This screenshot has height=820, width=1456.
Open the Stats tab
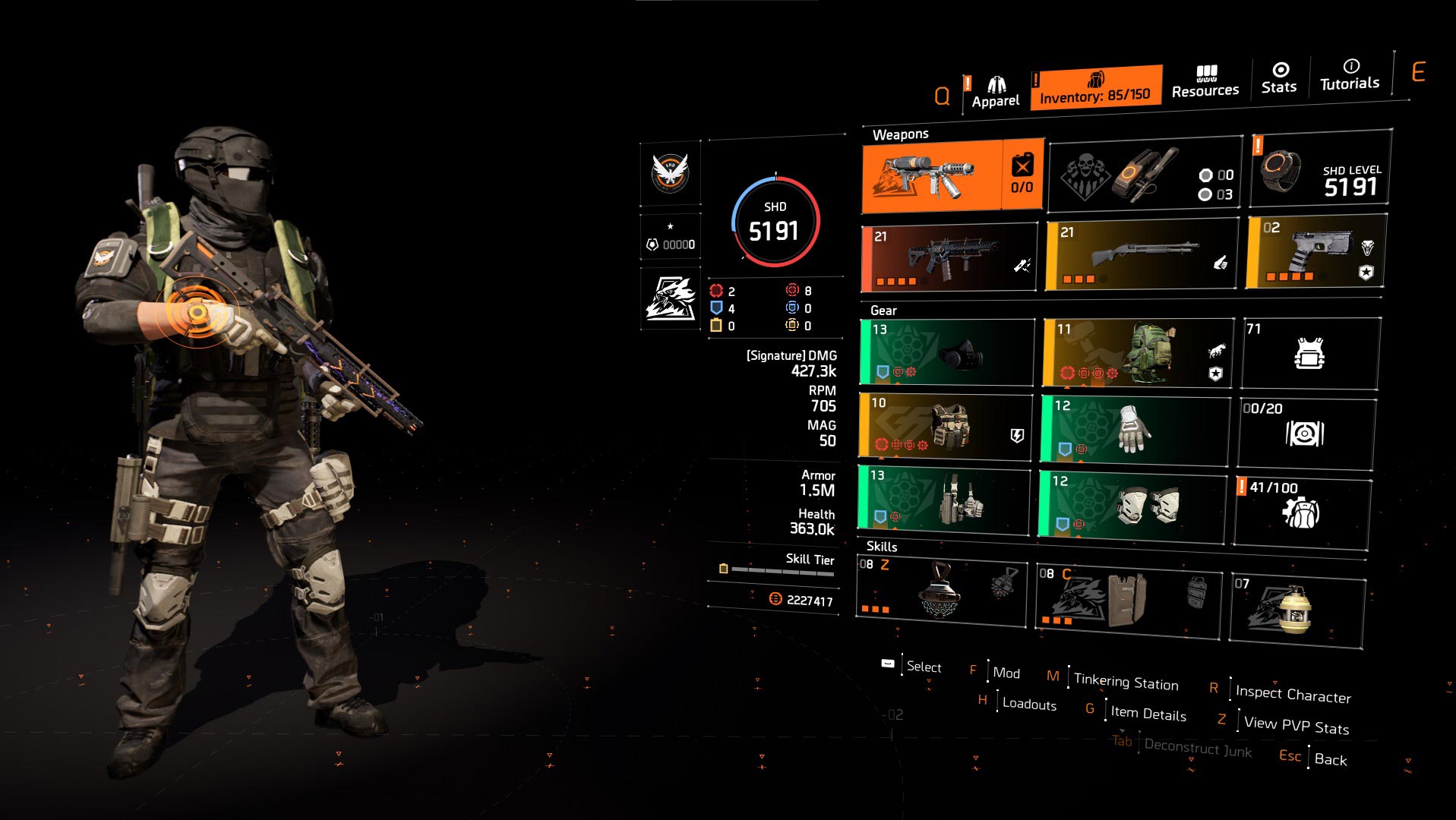tap(1279, 79)
